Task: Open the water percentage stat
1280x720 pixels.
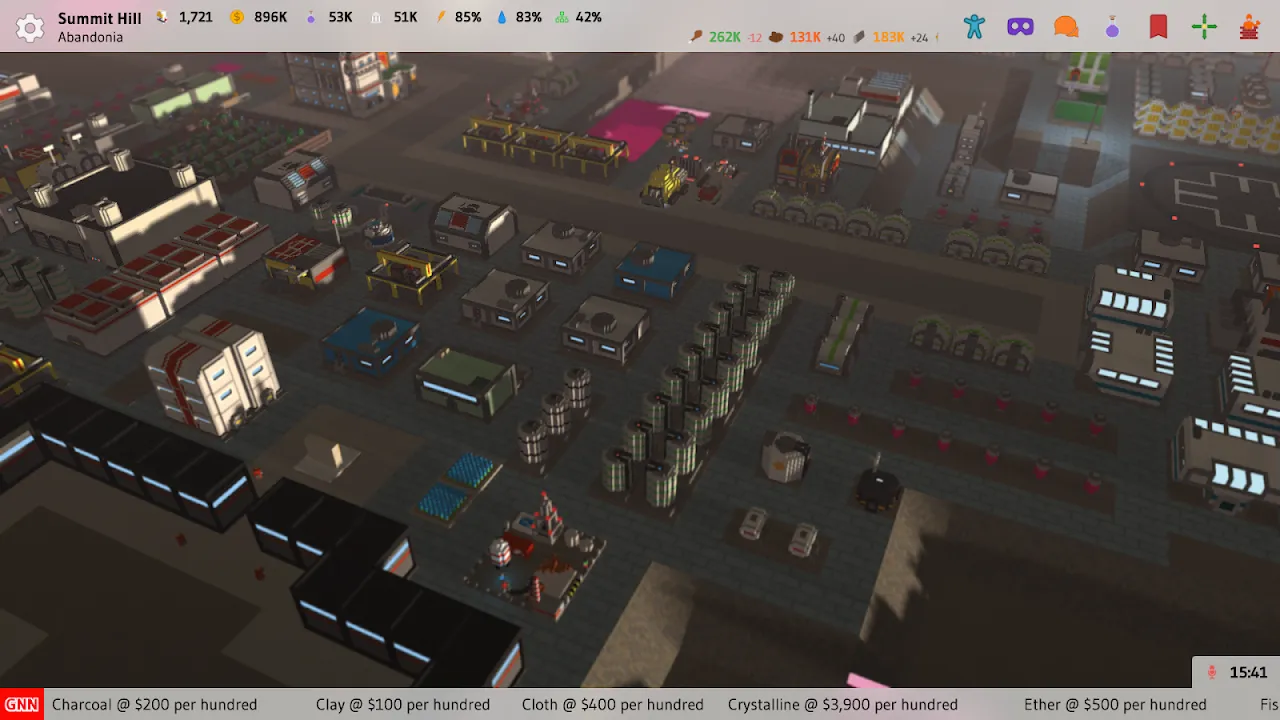Action: coord(519,17)
